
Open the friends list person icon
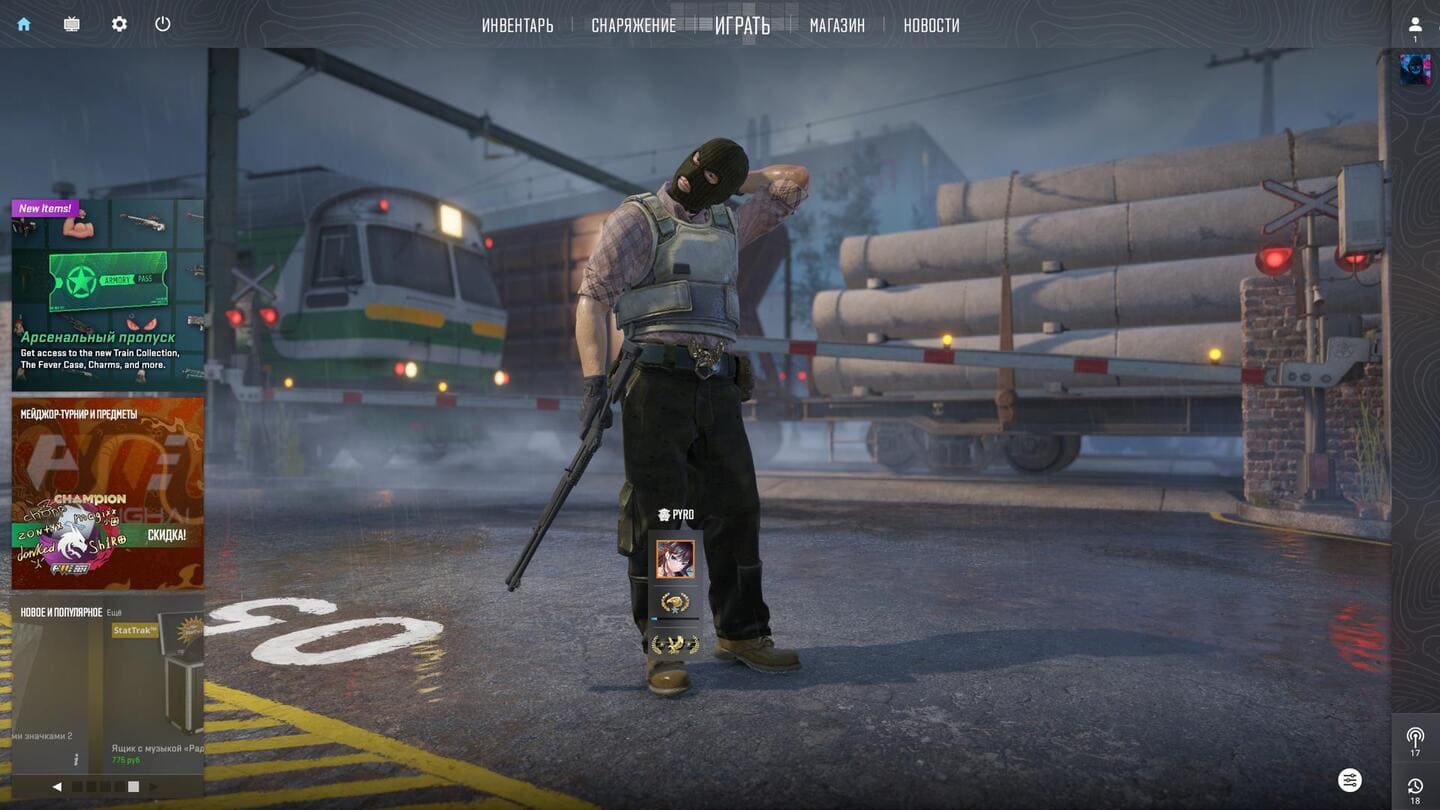tap(1415, 25)
